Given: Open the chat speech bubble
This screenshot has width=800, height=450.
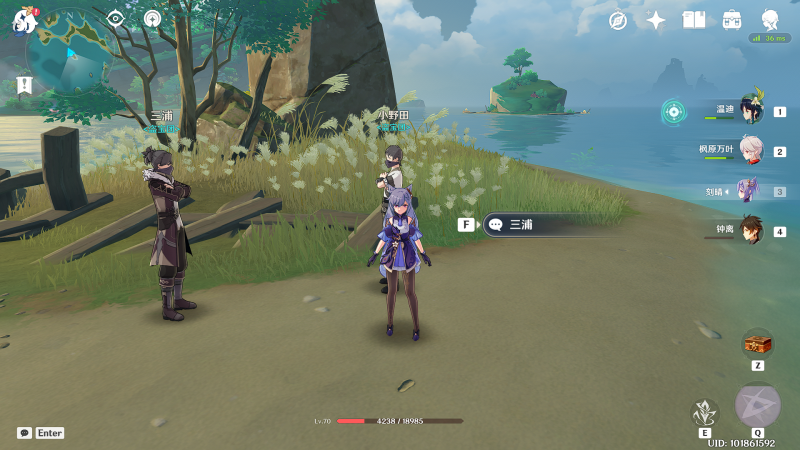Looking at the screenshot, I should (24, 433).
